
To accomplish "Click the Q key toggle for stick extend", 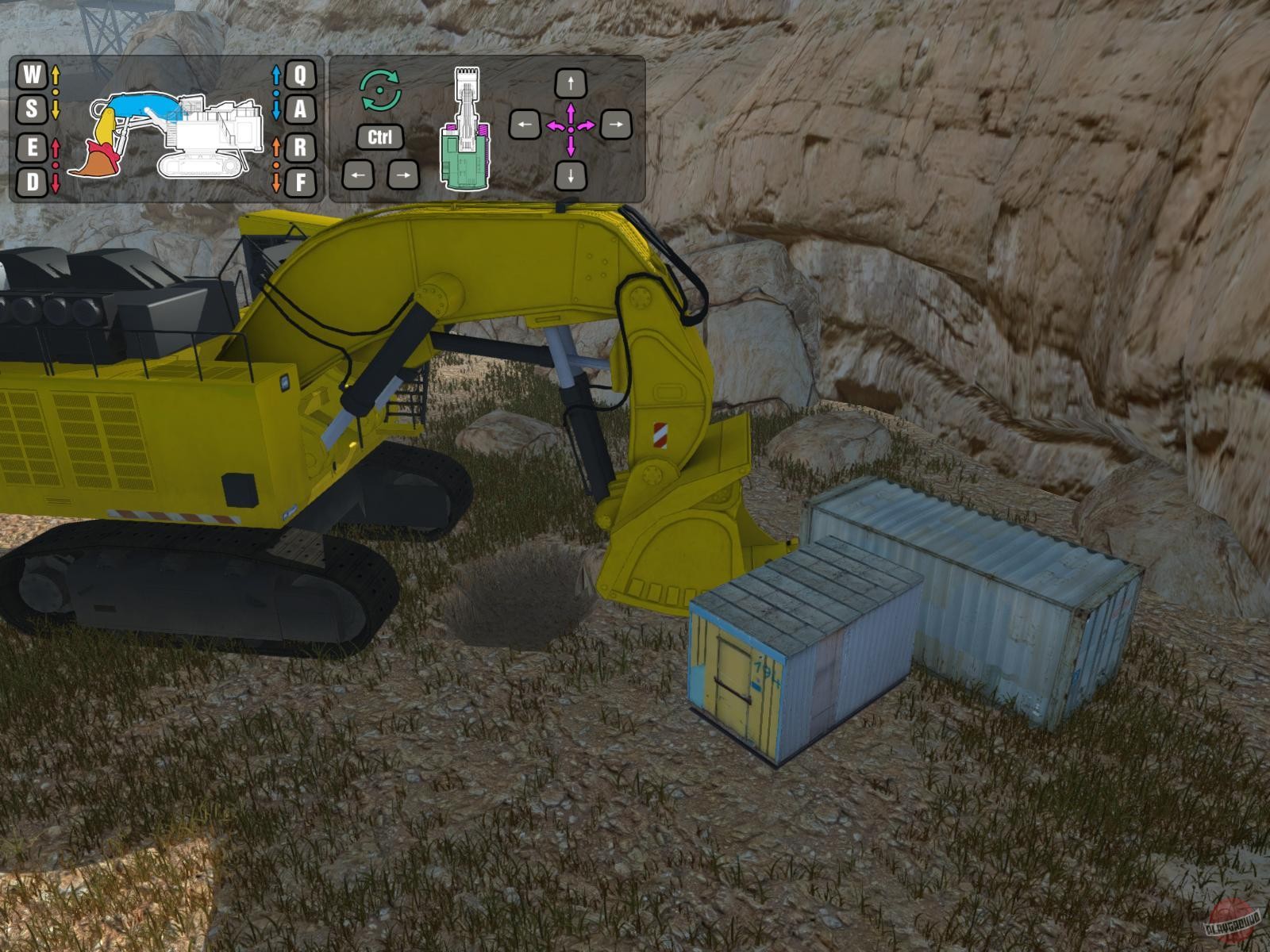I will pyautogui.click(x=299, y=76).
